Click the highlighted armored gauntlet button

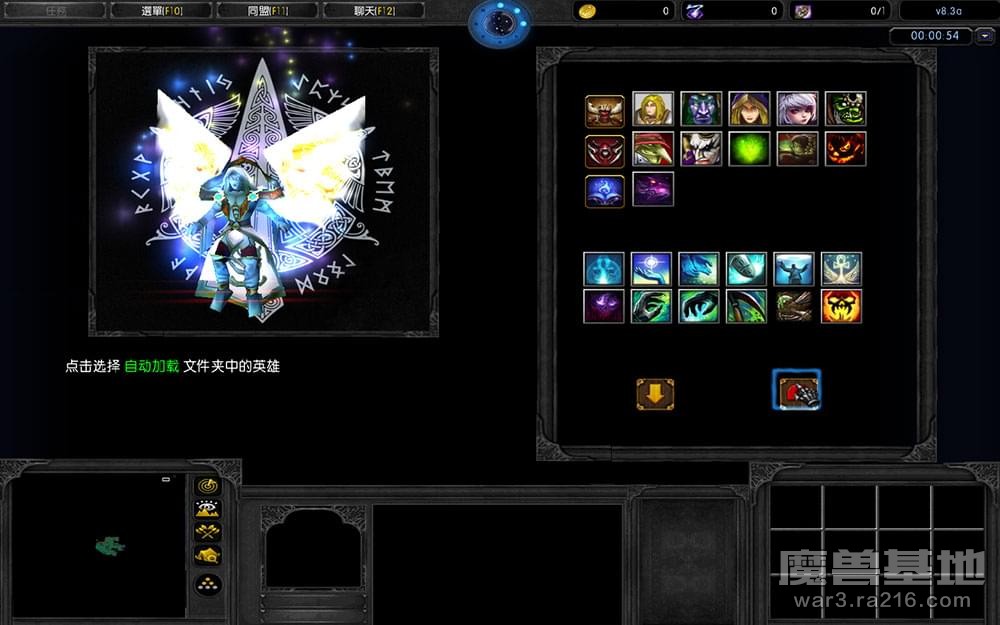point(798,391)
